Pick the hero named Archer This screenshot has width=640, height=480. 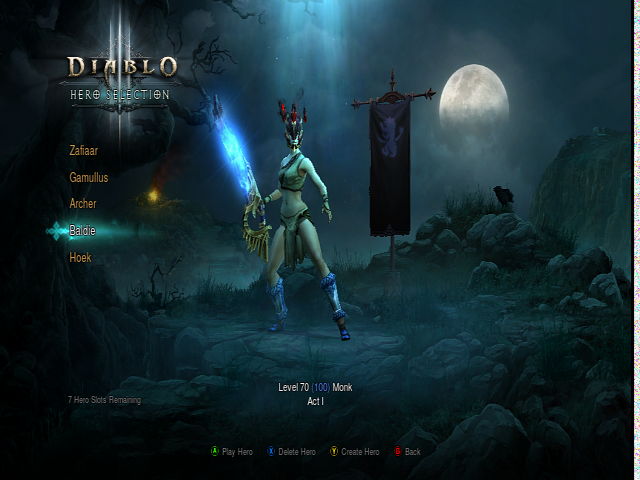(83, 203)
